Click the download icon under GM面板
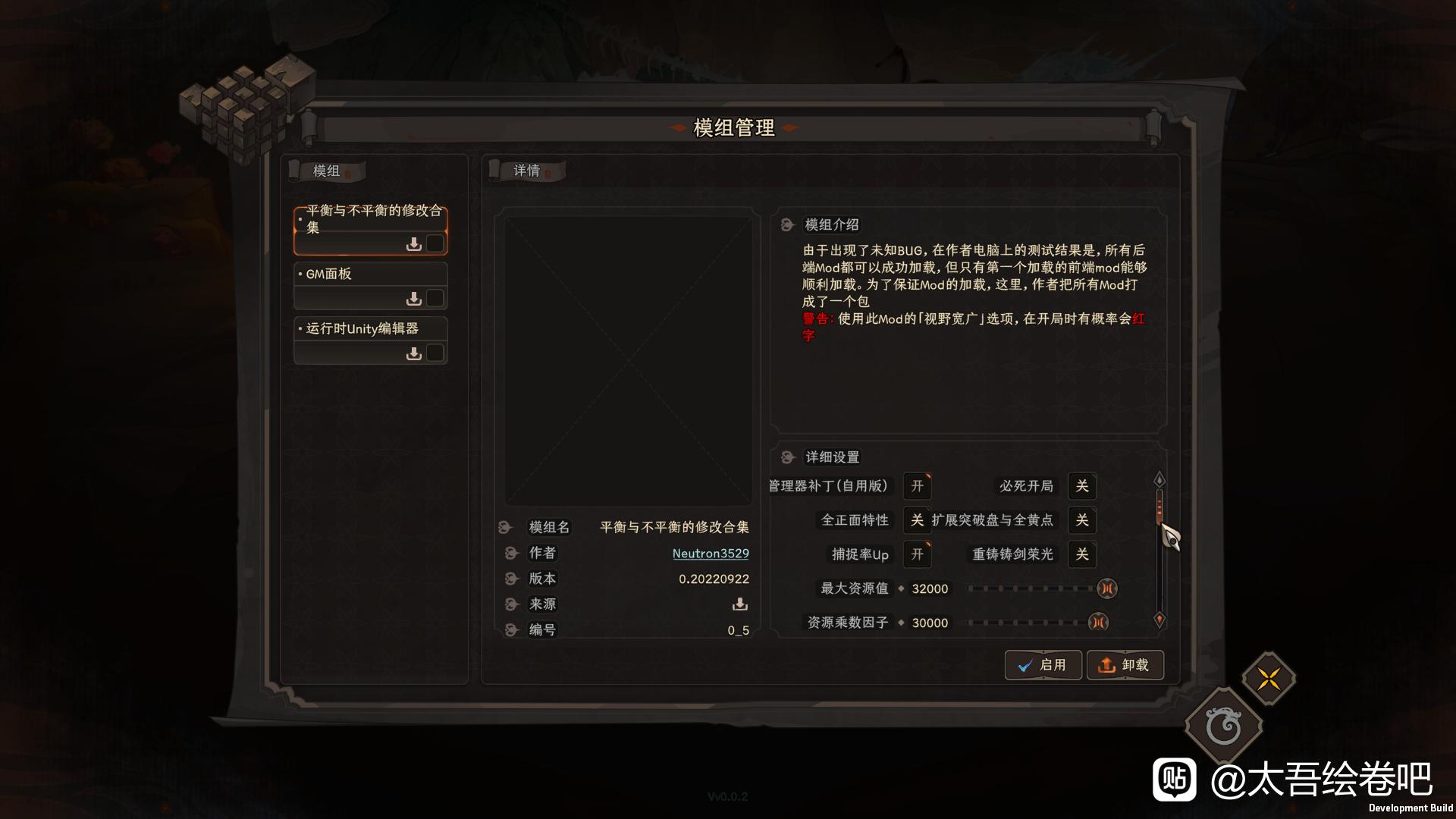This screenshot has height=819, width=1456. (414, 298)
